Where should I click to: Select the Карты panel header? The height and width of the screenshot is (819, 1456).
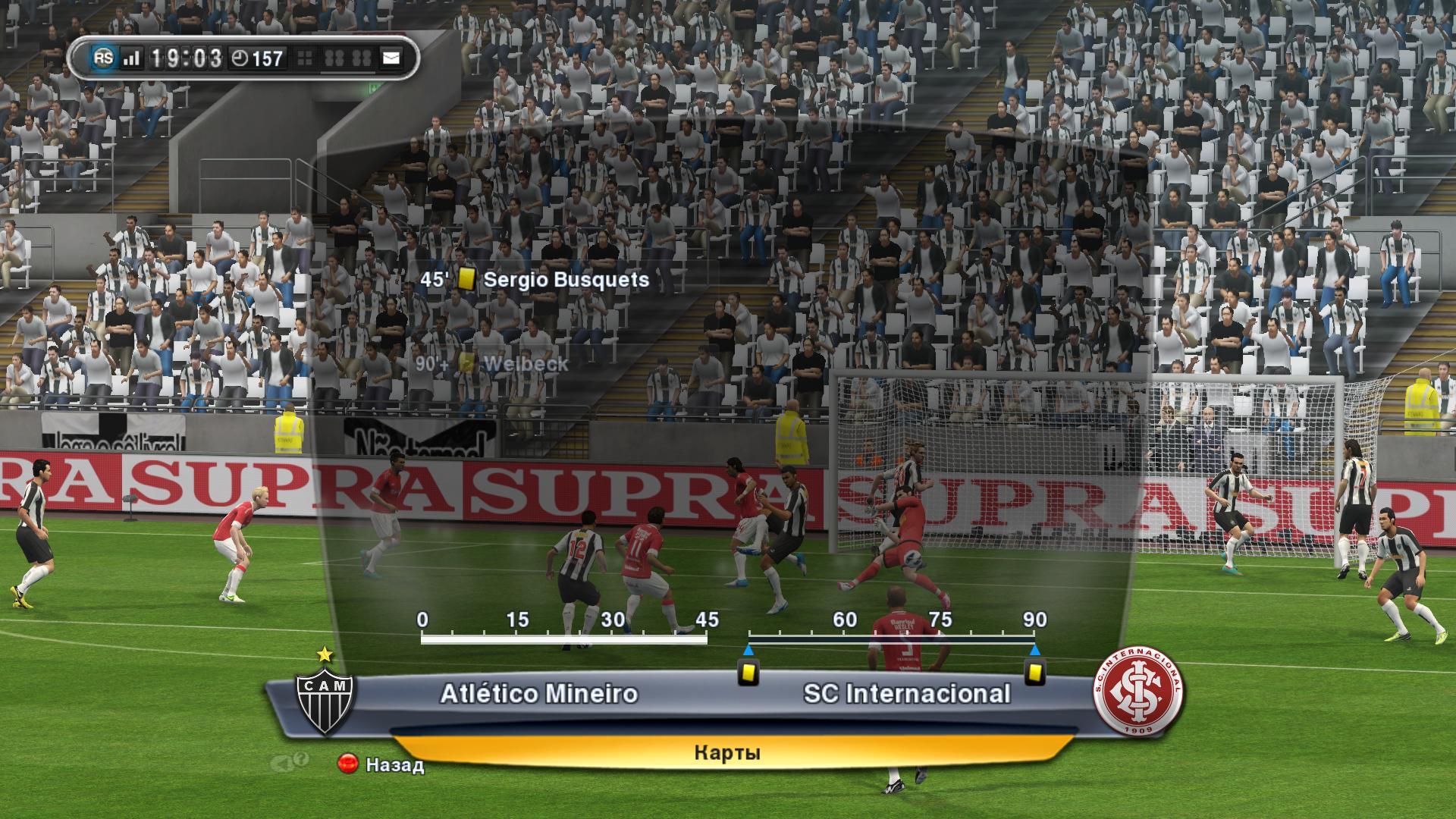click(x=726, y=753)
